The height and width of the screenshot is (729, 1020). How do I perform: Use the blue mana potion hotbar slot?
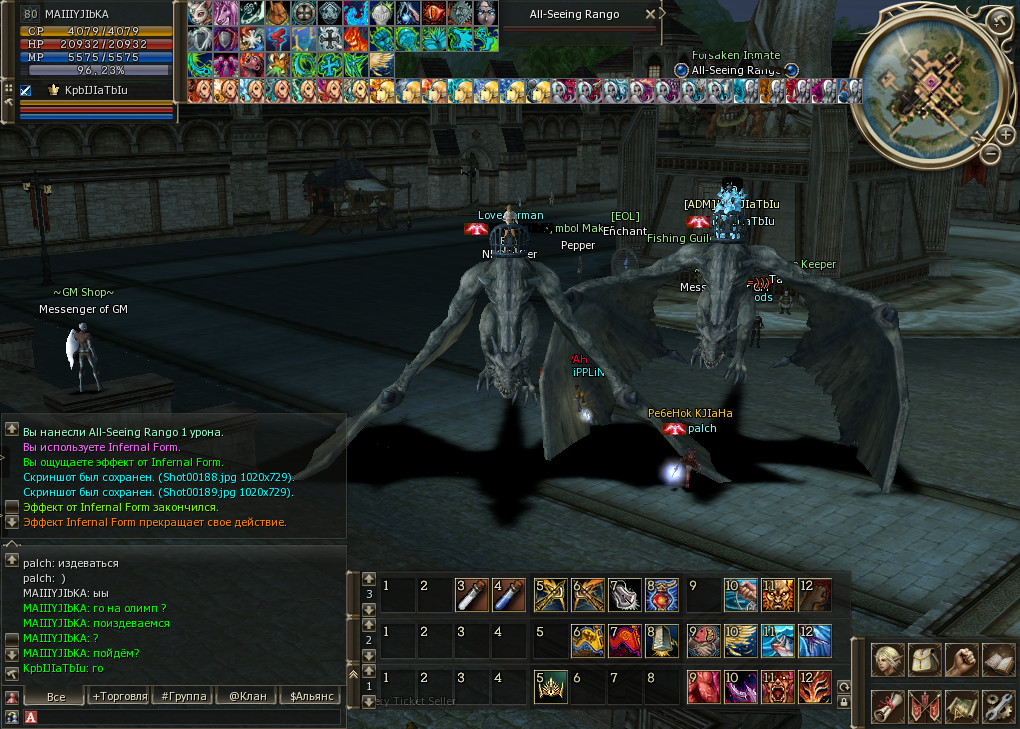click(x=509, y=595)
